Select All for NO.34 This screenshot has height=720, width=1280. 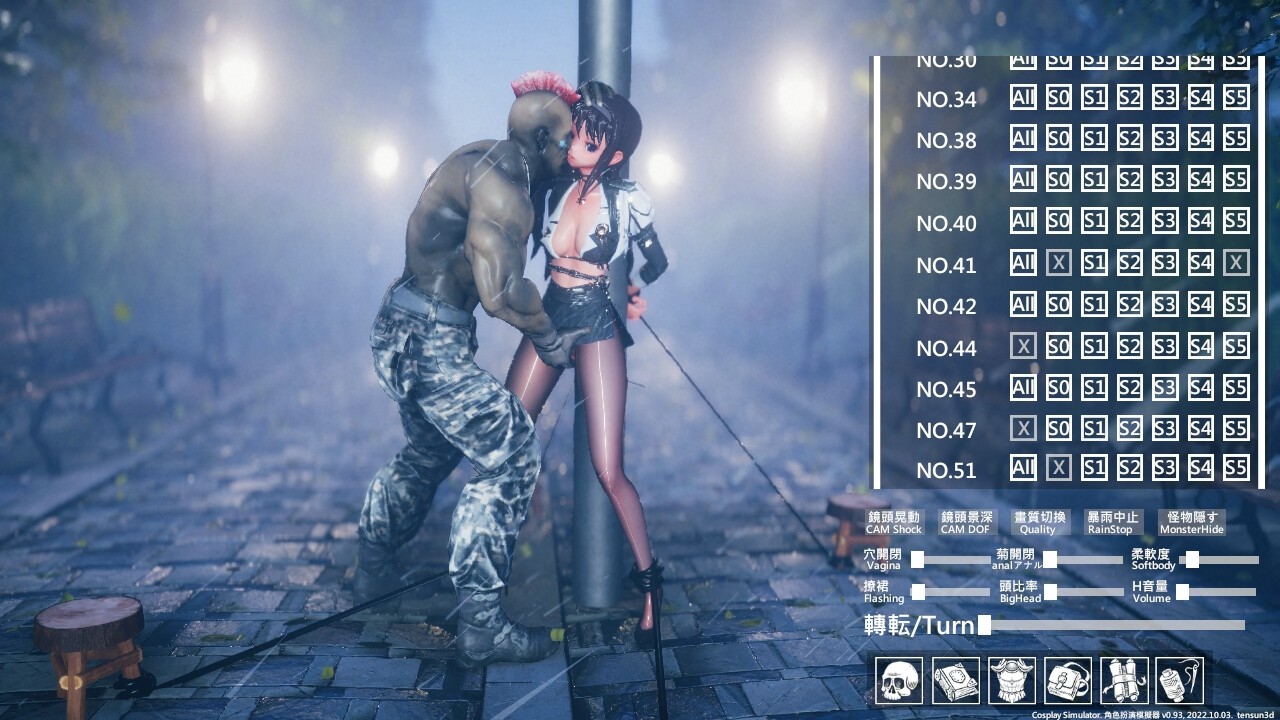(1022, 99)
